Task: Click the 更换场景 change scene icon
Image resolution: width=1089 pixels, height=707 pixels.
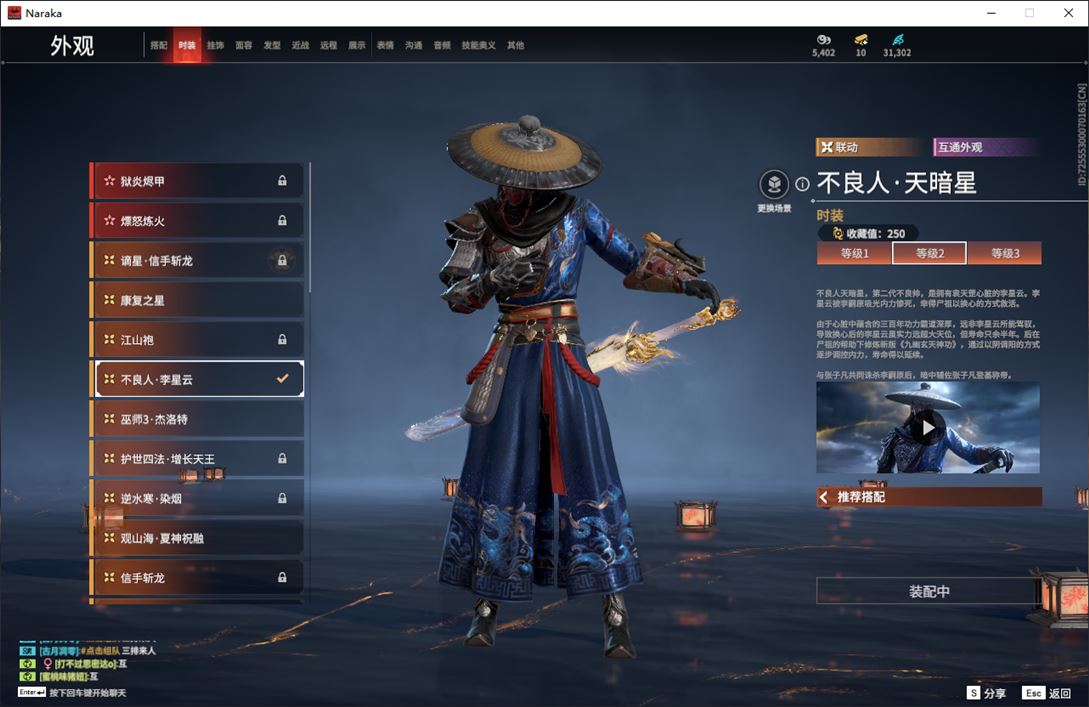Action: coord(774,185)
